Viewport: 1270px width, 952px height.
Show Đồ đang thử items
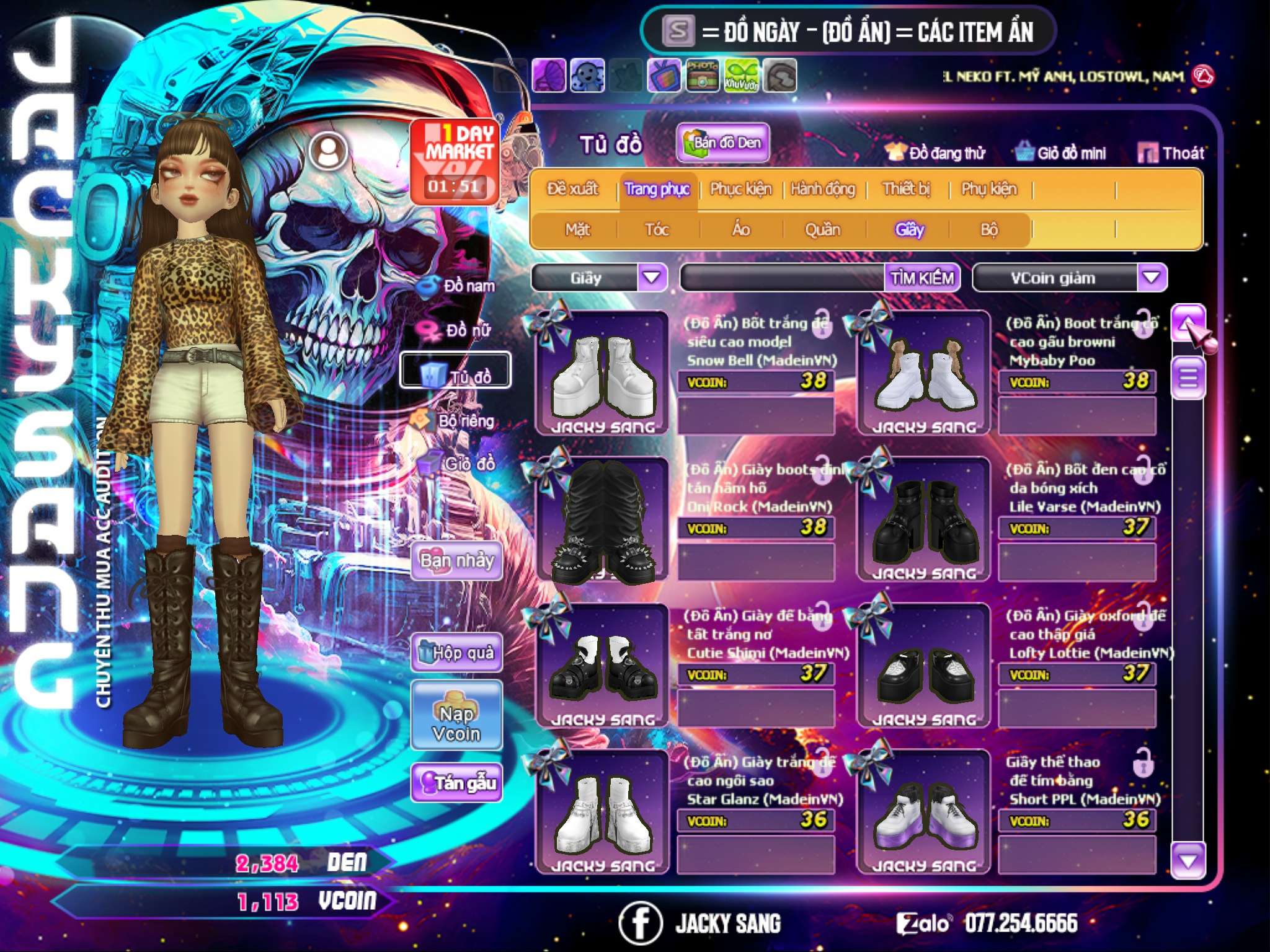(936, 153)
